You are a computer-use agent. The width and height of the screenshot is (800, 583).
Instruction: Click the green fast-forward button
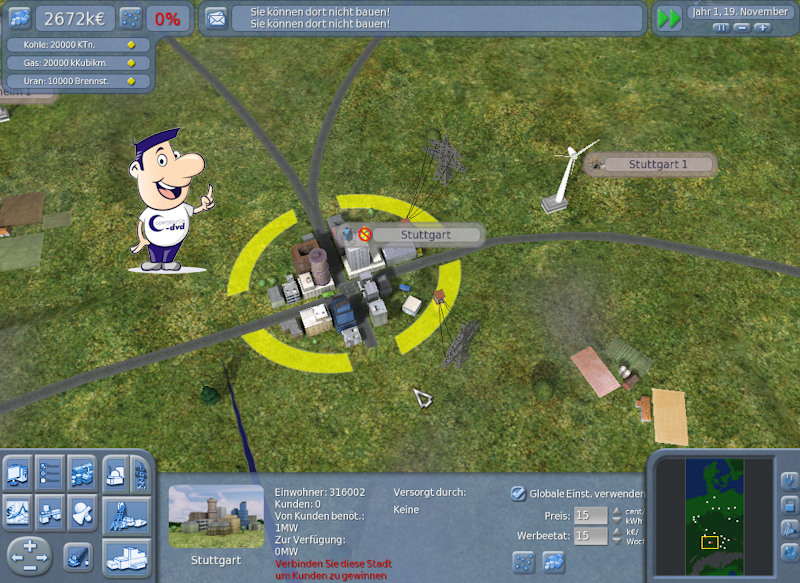pyautogui.click(x=667, y=17)
